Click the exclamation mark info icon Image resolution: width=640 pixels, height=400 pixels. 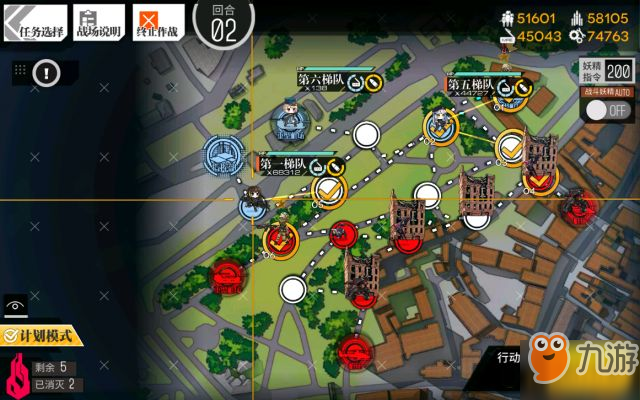coord(47,72)
